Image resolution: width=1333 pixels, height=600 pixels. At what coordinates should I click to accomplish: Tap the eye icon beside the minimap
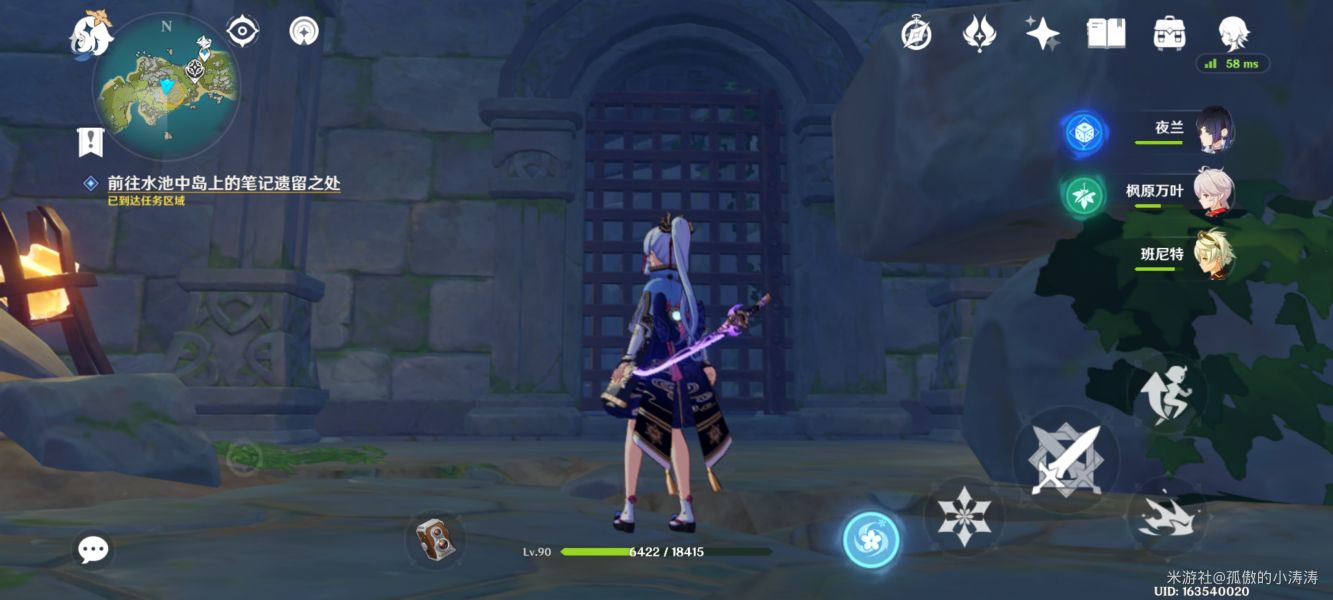pos(242,32)
